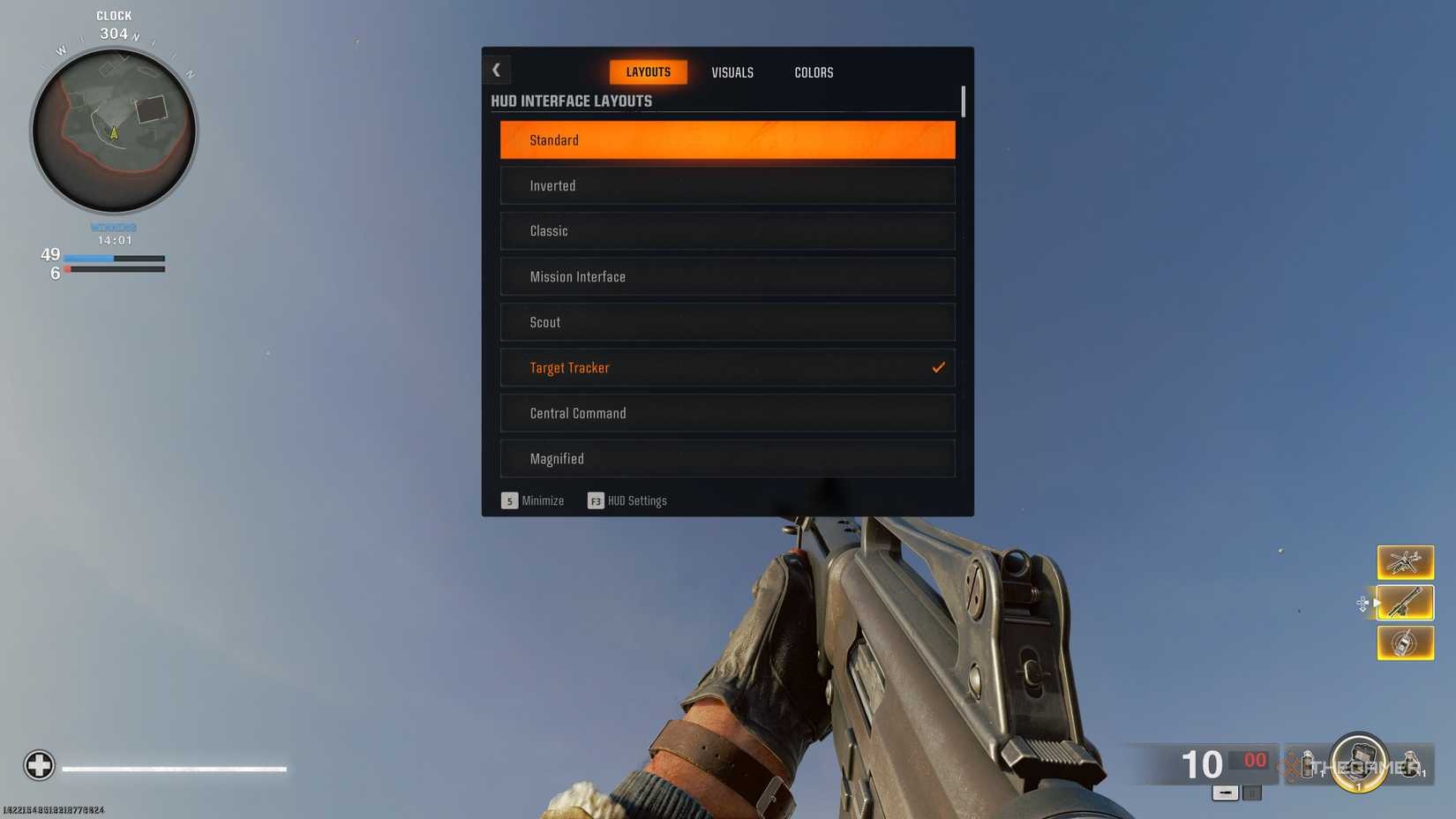Switch to the VISUALS tab
Viewport: 1456px width, 819px height.
732,72
